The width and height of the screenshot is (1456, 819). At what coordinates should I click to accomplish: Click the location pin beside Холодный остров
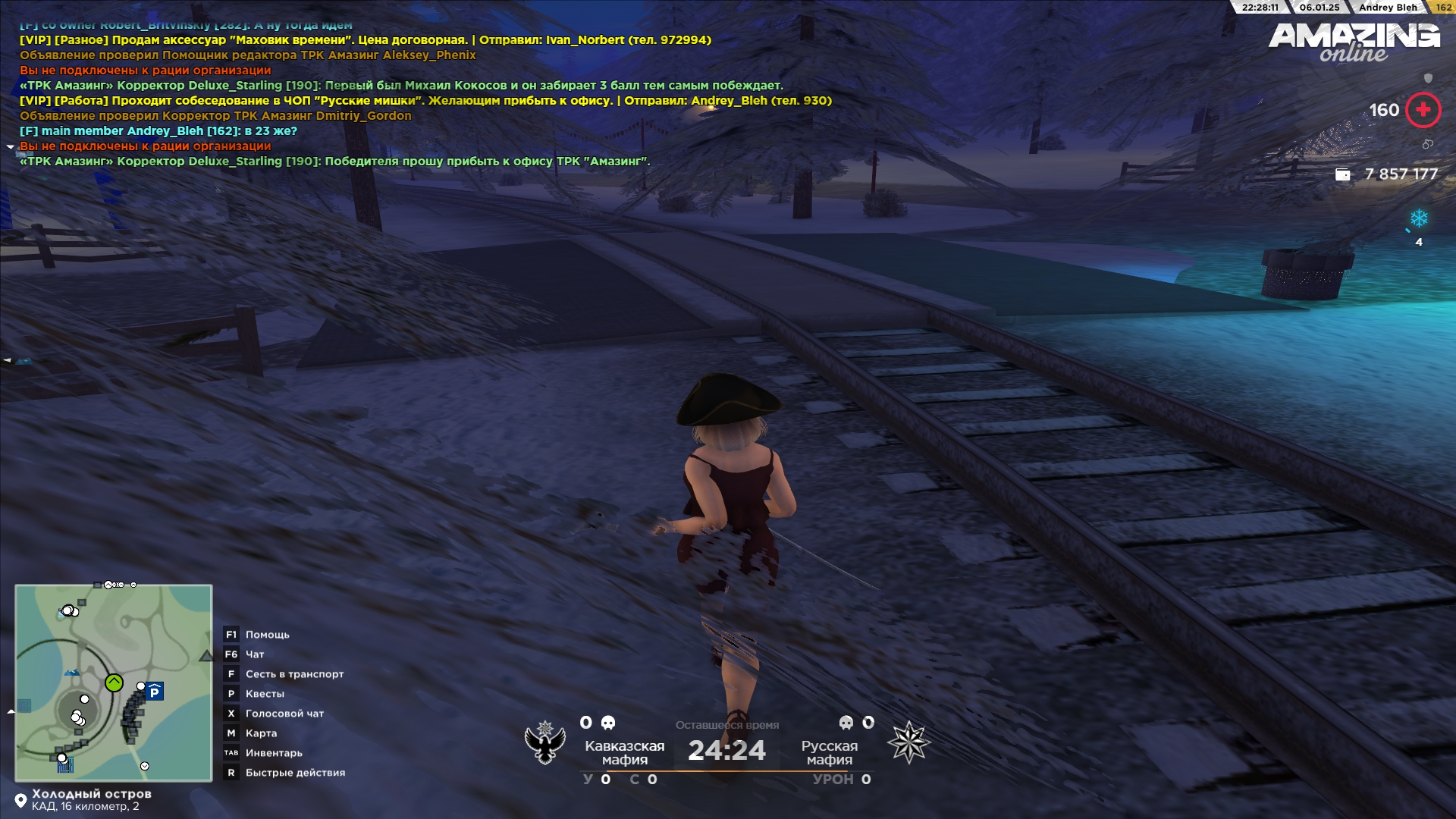[20, 800]
